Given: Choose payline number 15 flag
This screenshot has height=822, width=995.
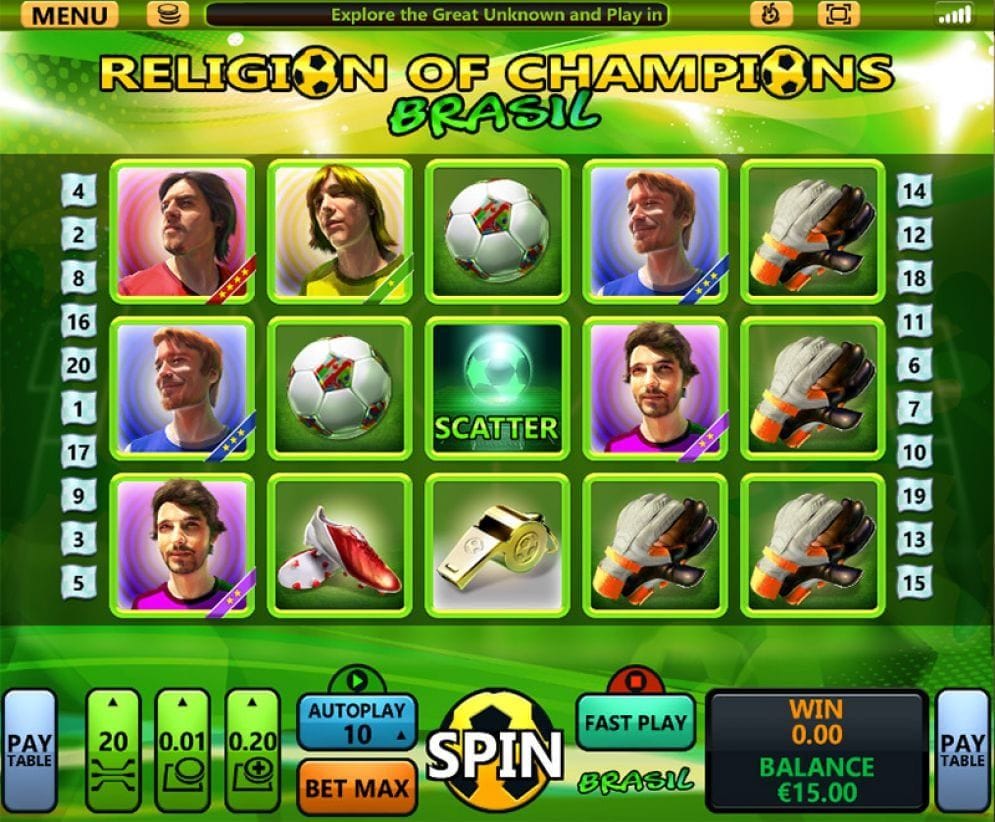Looking at the screenshot, I should coord(914,580).
